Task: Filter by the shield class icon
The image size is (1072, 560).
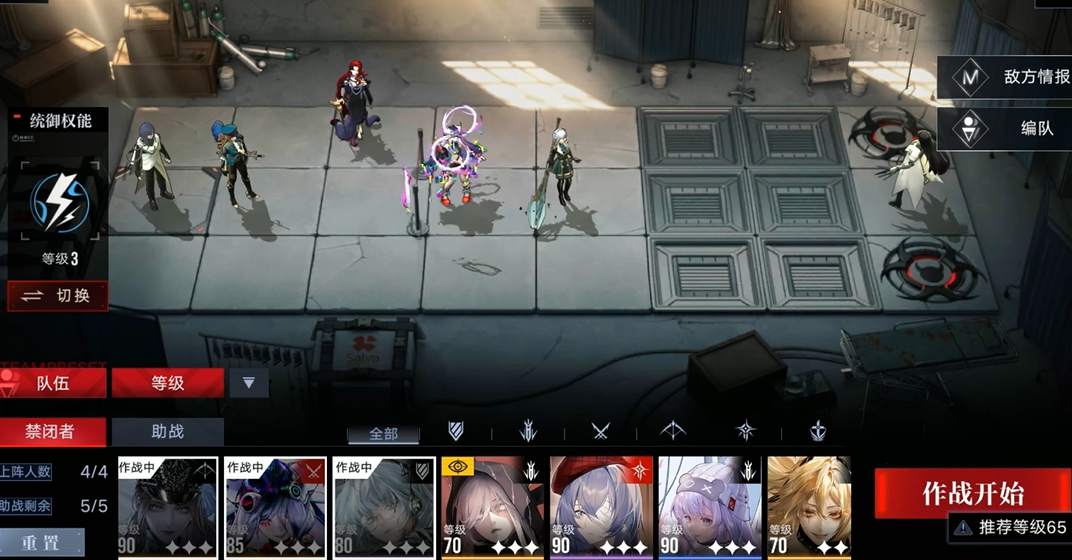Action: point(456,432)
